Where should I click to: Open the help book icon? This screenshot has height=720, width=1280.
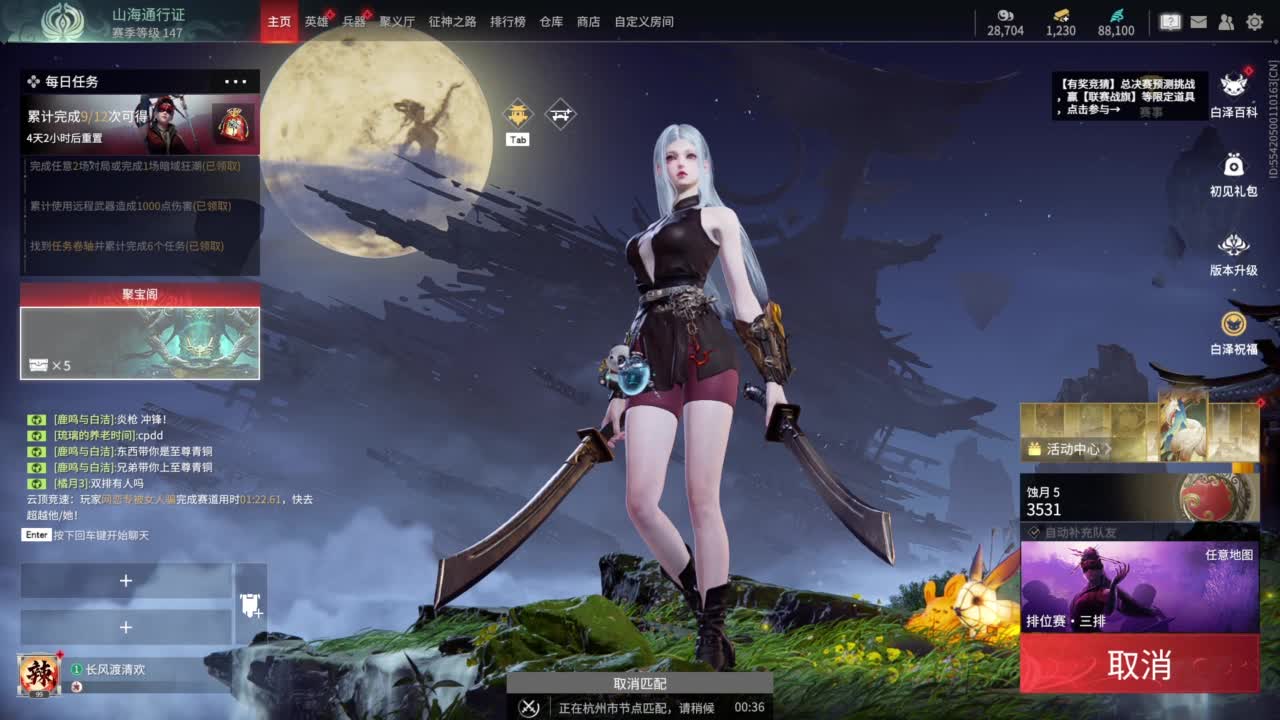point(1171,22)
